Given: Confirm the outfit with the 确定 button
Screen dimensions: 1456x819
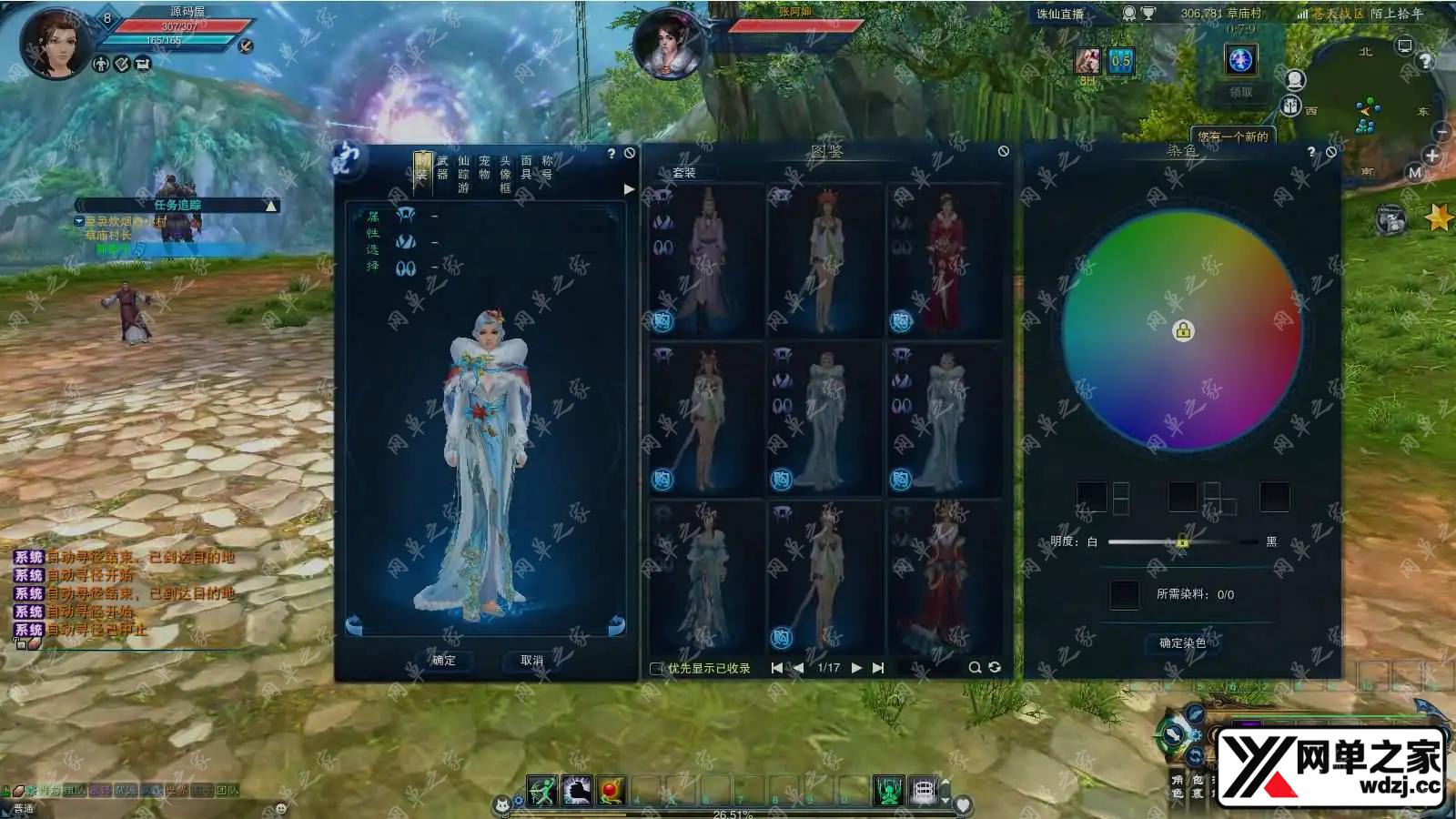Looking at the screenshot, I should [x=444, y=661].
